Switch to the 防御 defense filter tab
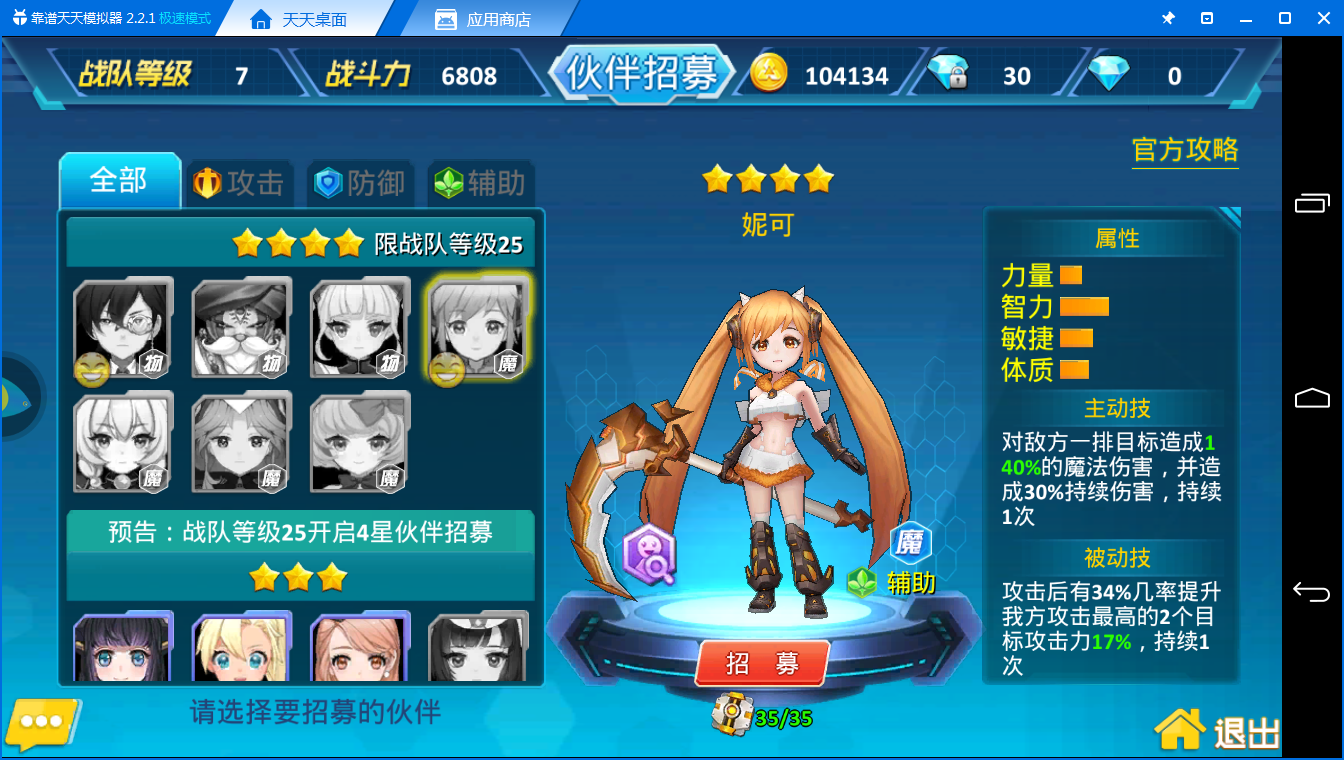The width and height of the screenshot is (1344, 760). point(359,182)
